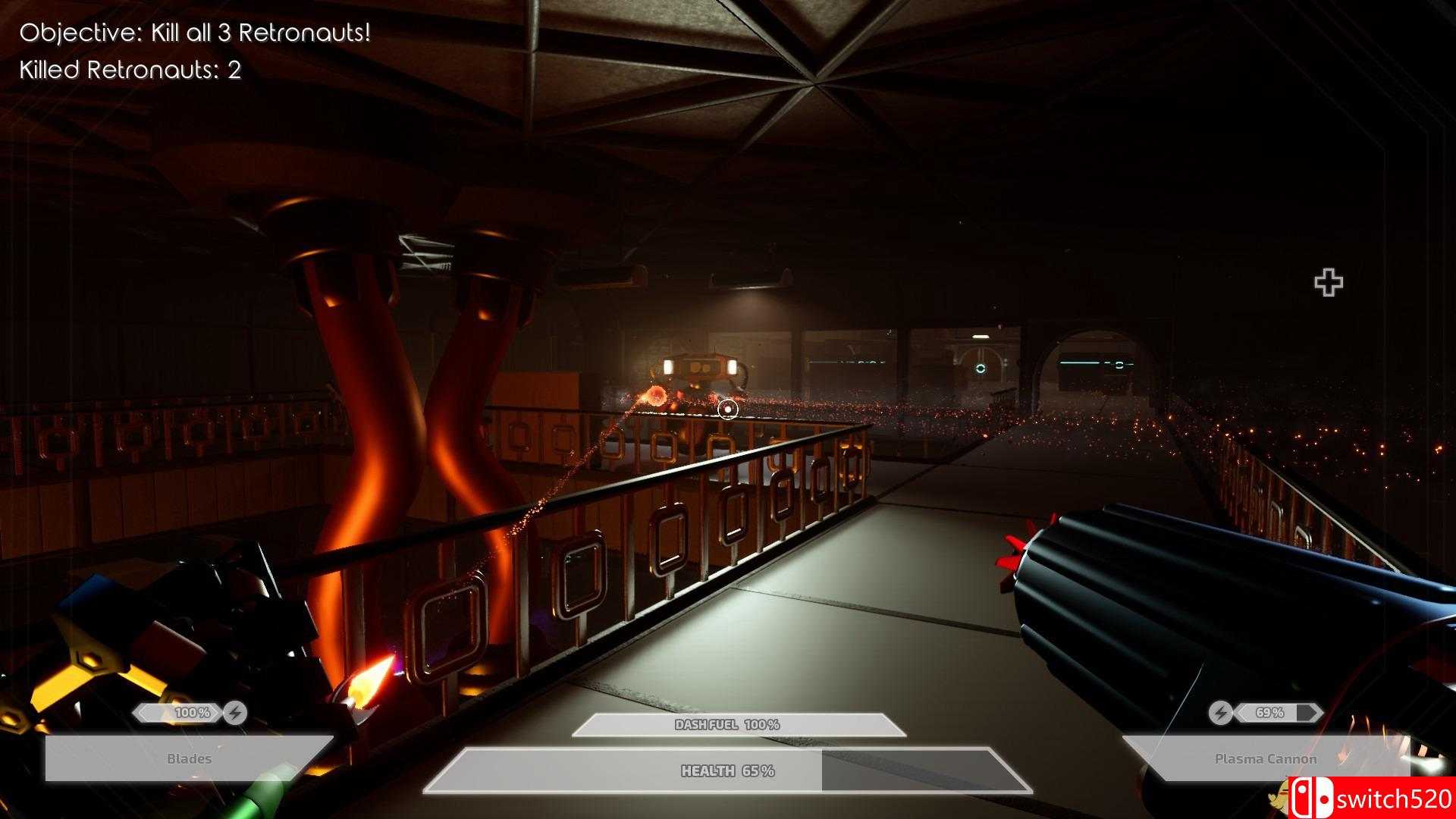This screenshot has height=819, width=1456.
Task: Select the Blades weapon panel
Action: tap(189, 758)
